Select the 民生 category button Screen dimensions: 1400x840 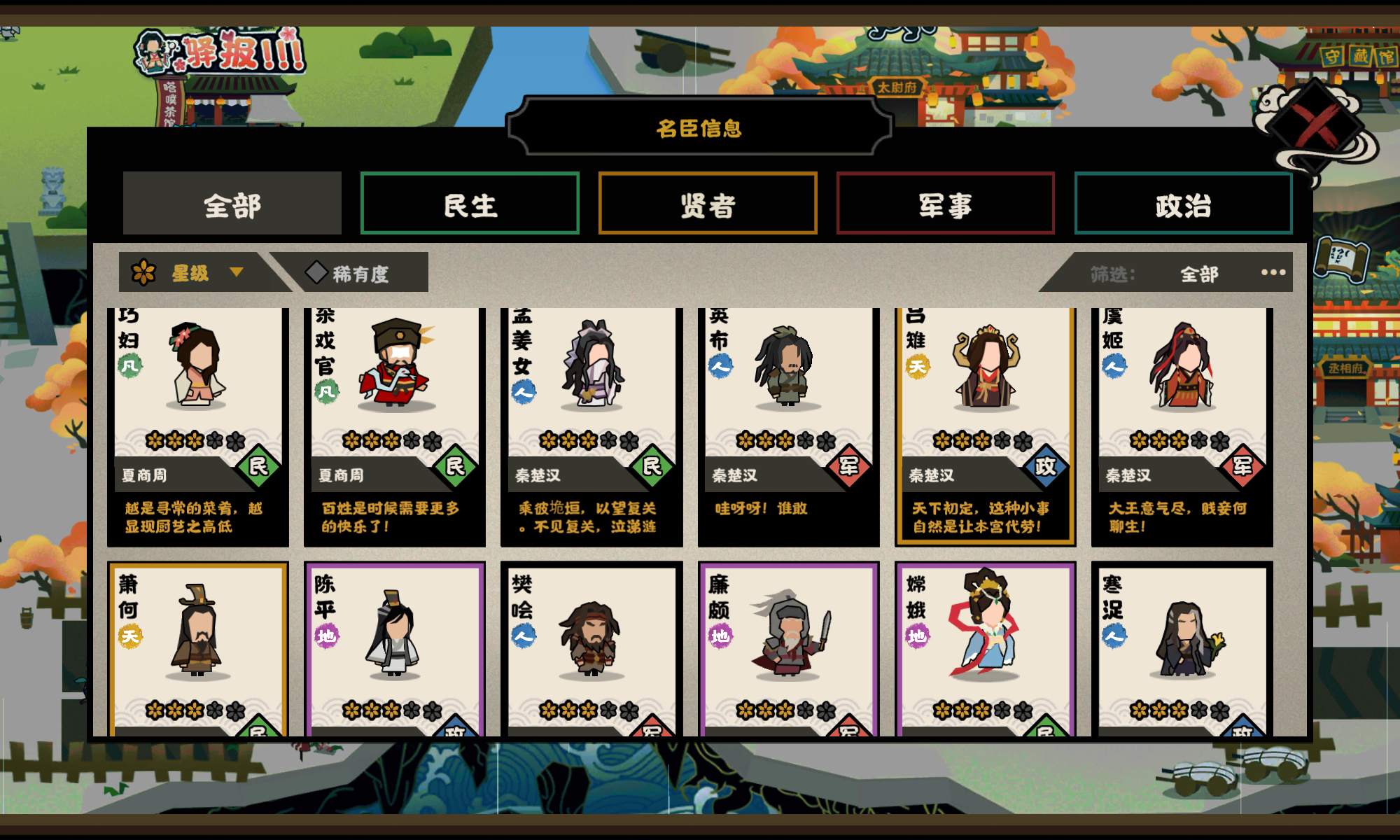click(x=470, y=203)
